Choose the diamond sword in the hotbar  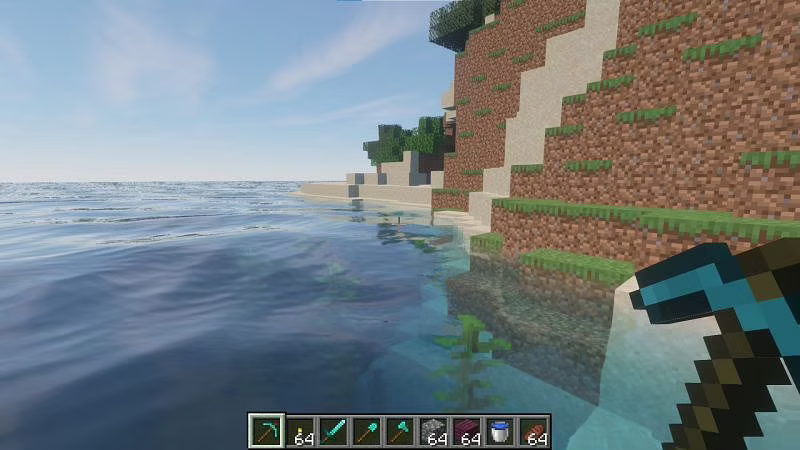(x=333, y=431)
